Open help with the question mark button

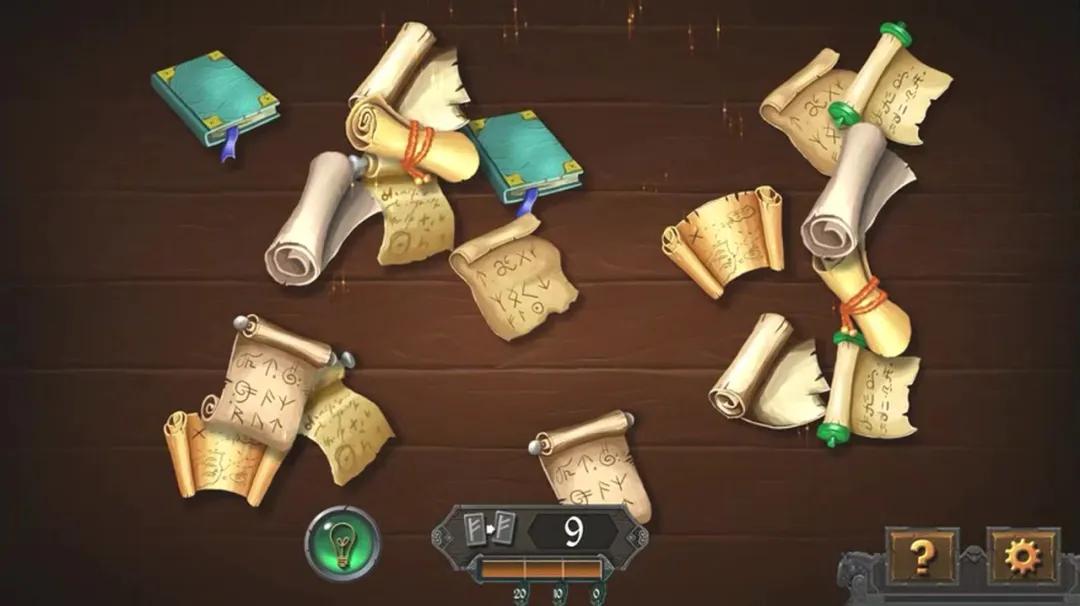[x=921, y=555]
